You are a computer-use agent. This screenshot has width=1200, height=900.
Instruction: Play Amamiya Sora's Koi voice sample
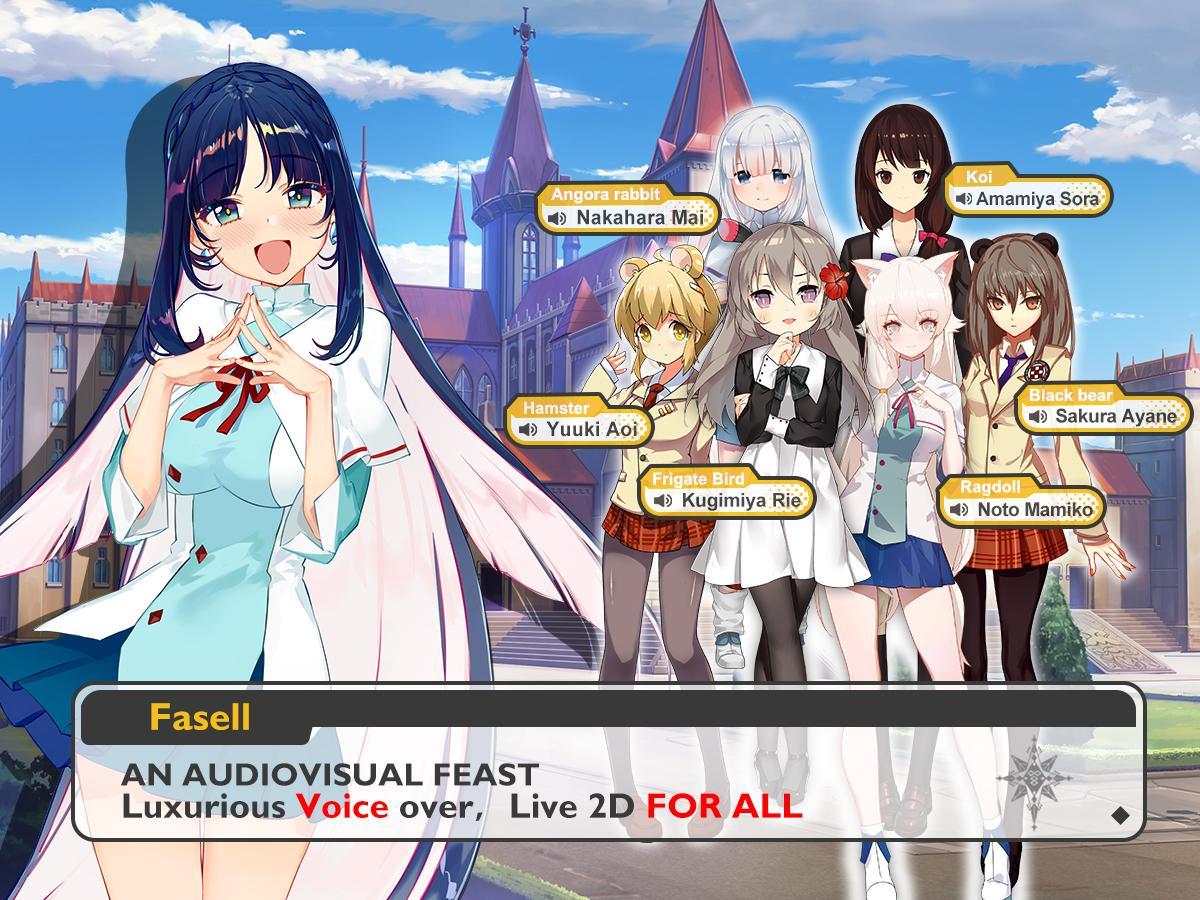pos(964,199)
